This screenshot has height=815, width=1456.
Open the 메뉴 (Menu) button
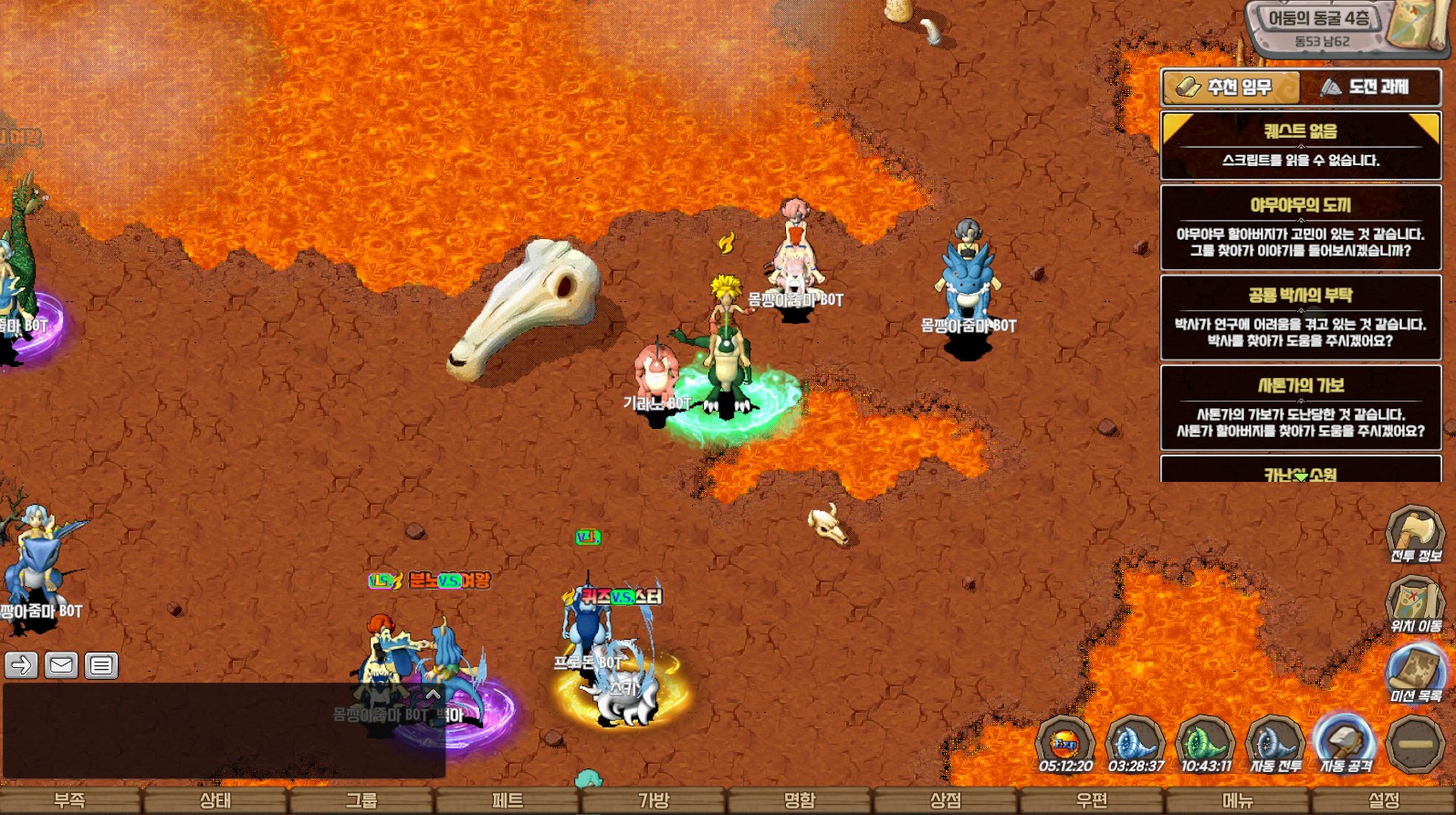coord(1238,800)
